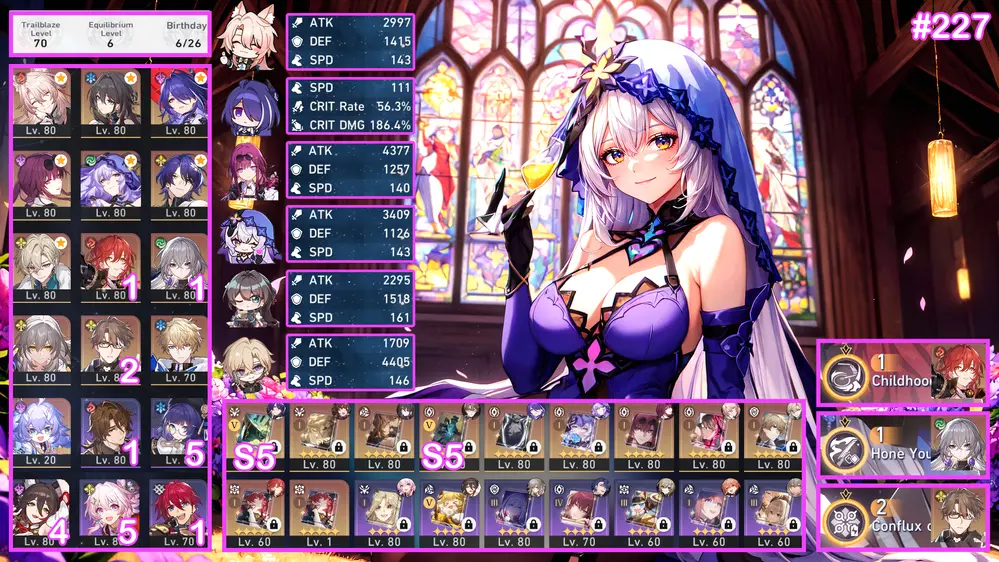
Task: Select Aventurine's character portrait in the roster grid
Action: [x=41, y=263]
